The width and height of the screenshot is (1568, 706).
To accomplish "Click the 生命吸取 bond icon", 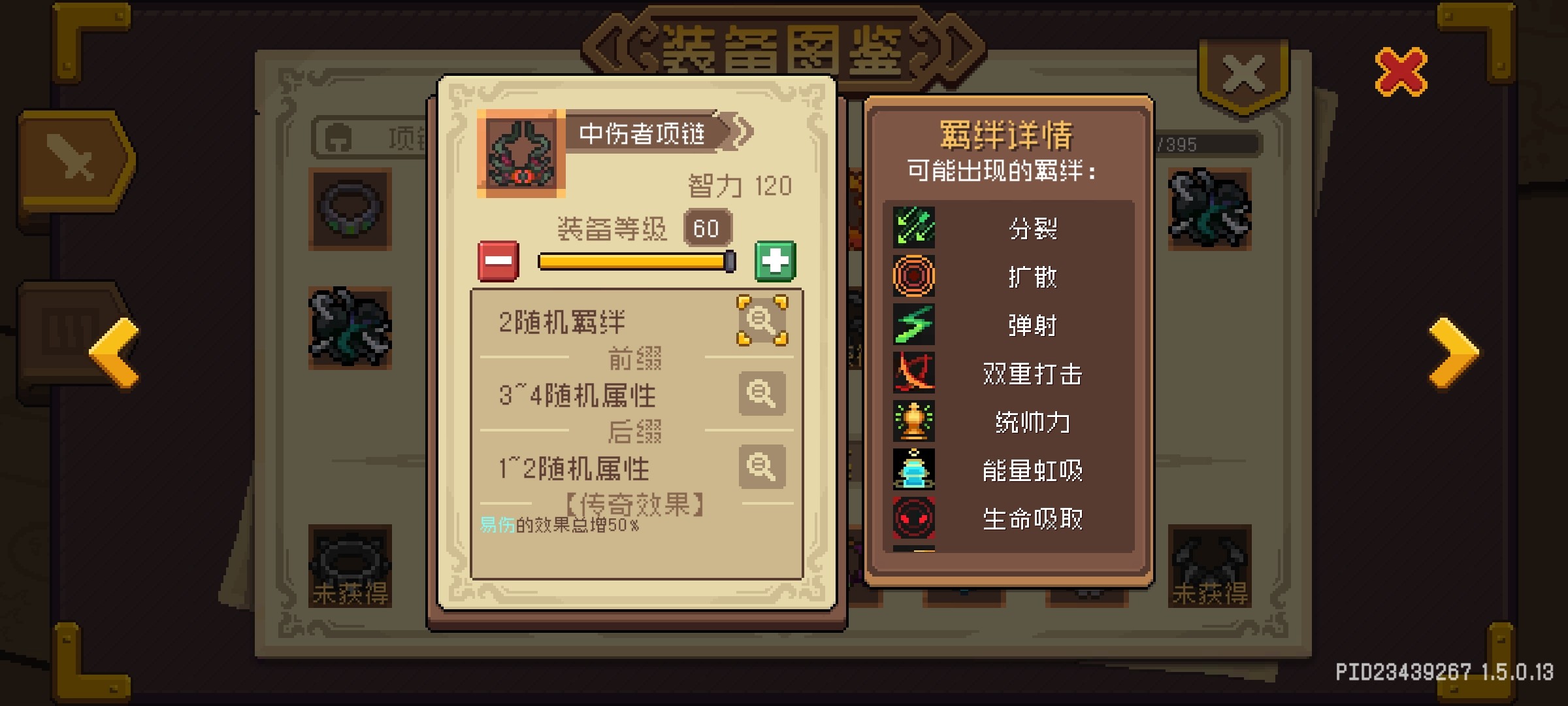I will coord(915,518).
